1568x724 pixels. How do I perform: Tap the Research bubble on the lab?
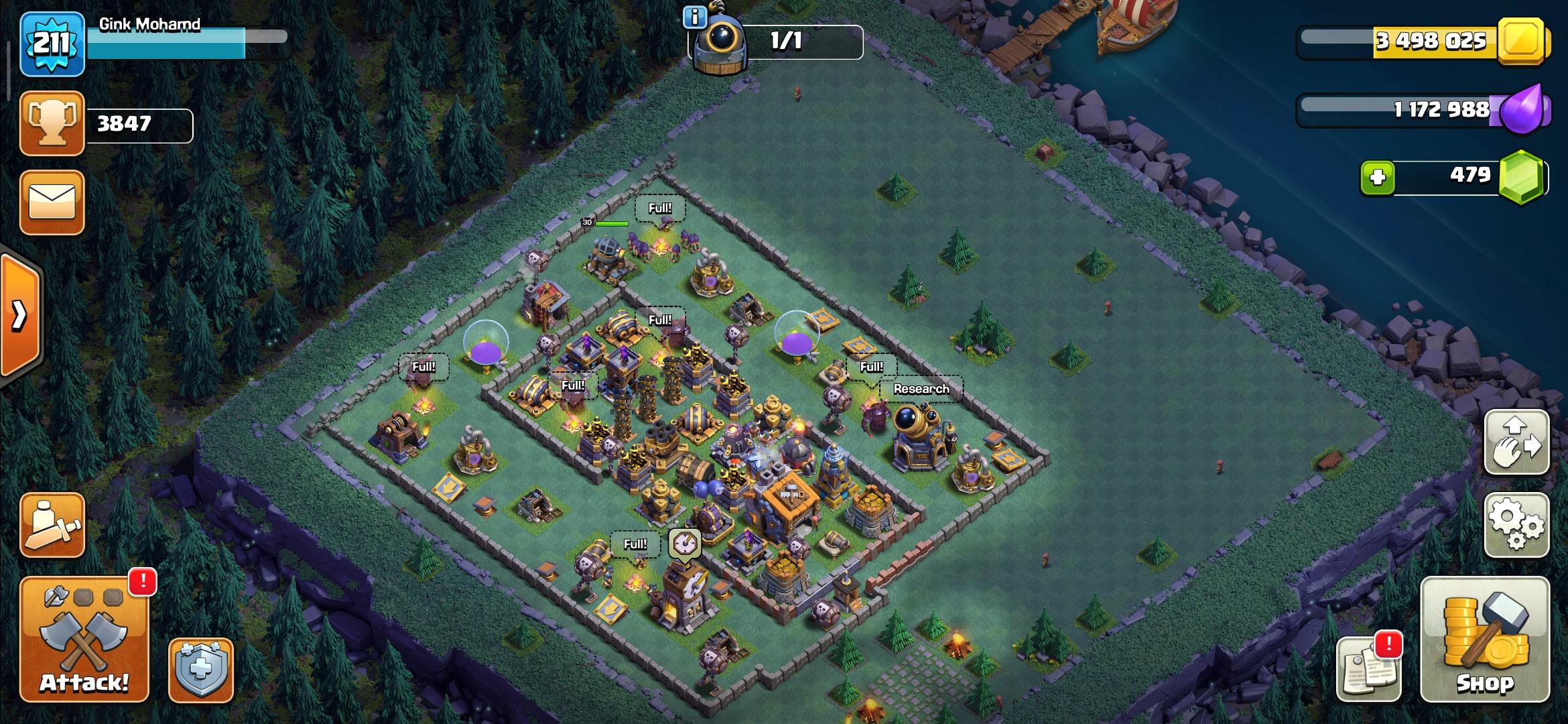[921, 389]
